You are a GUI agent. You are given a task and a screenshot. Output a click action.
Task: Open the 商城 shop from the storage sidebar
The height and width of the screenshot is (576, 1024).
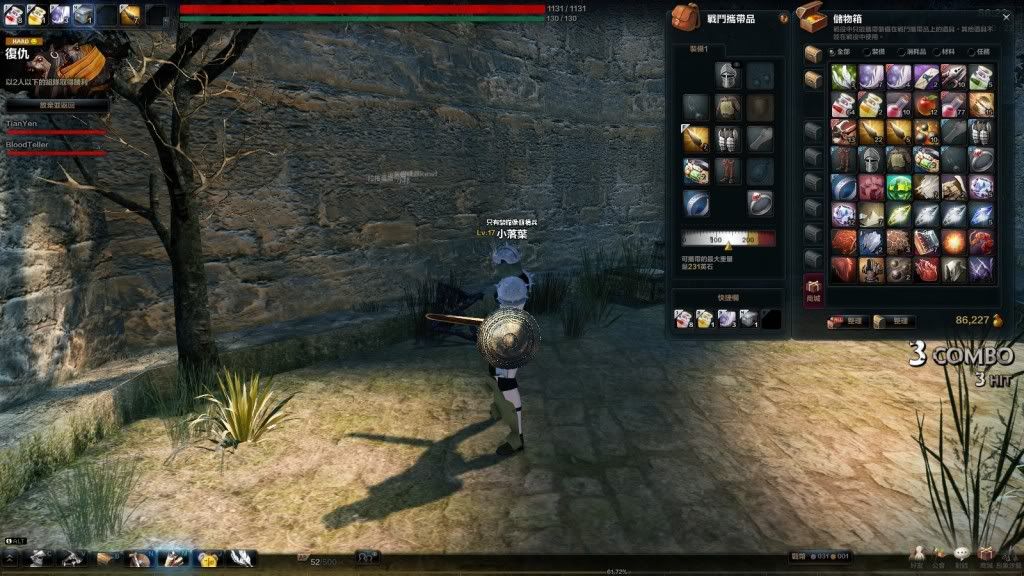tap(814, 291)
